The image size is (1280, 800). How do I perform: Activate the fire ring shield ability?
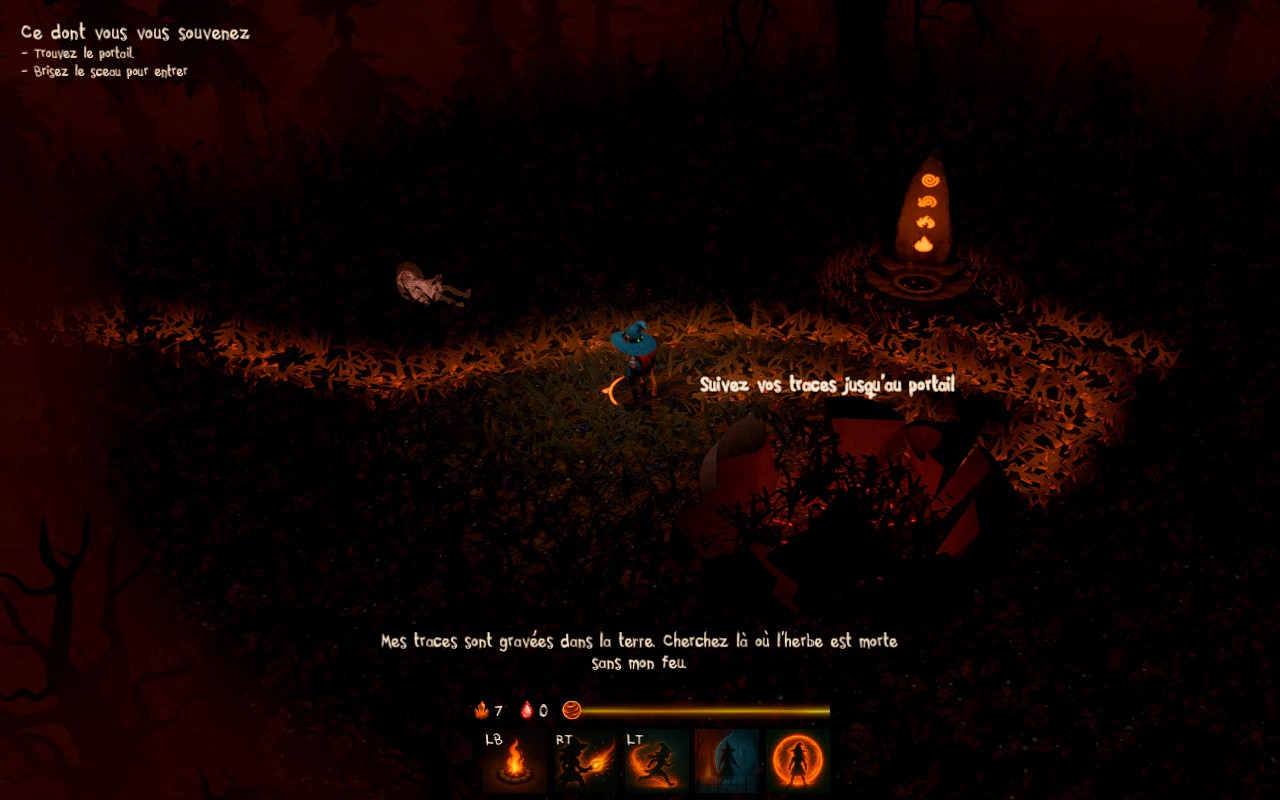[x=798, y=761]
